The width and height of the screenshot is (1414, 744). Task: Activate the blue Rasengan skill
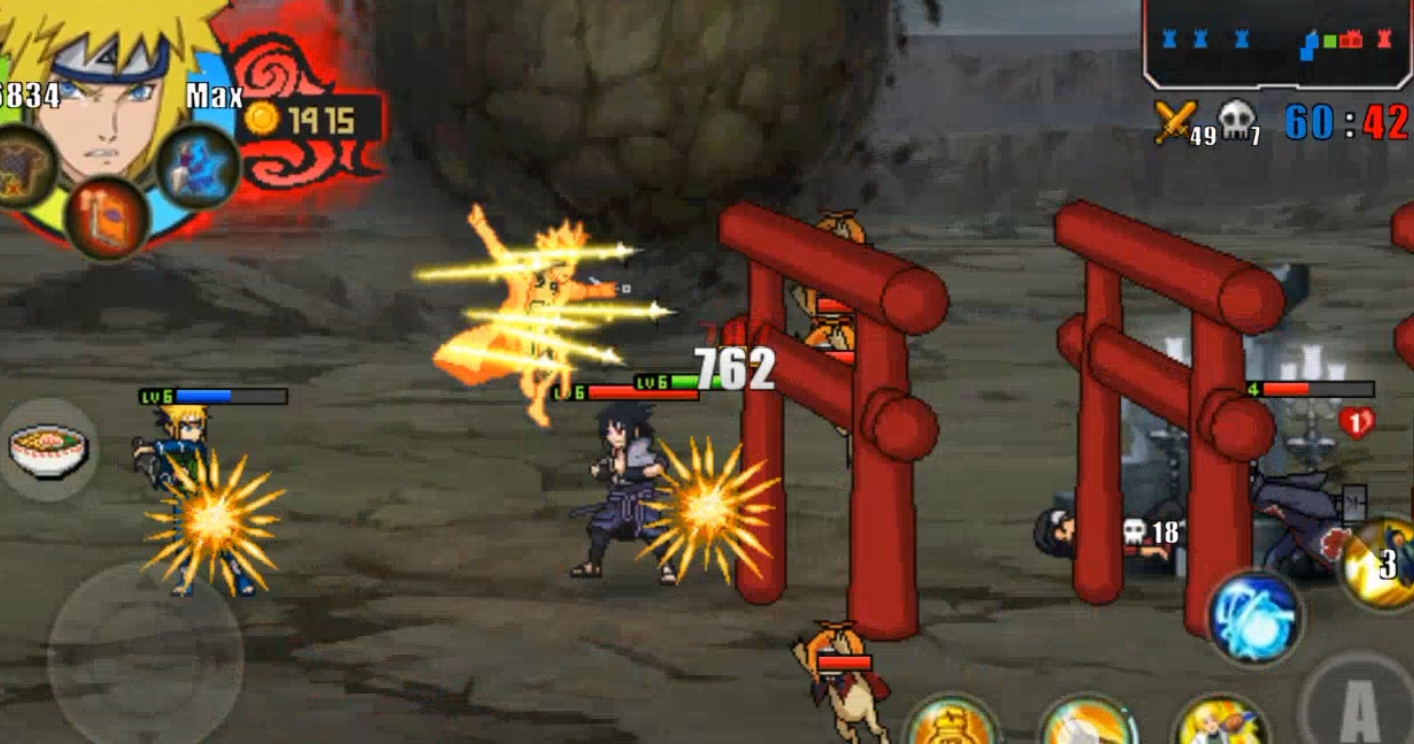(x=1255, y=616)
